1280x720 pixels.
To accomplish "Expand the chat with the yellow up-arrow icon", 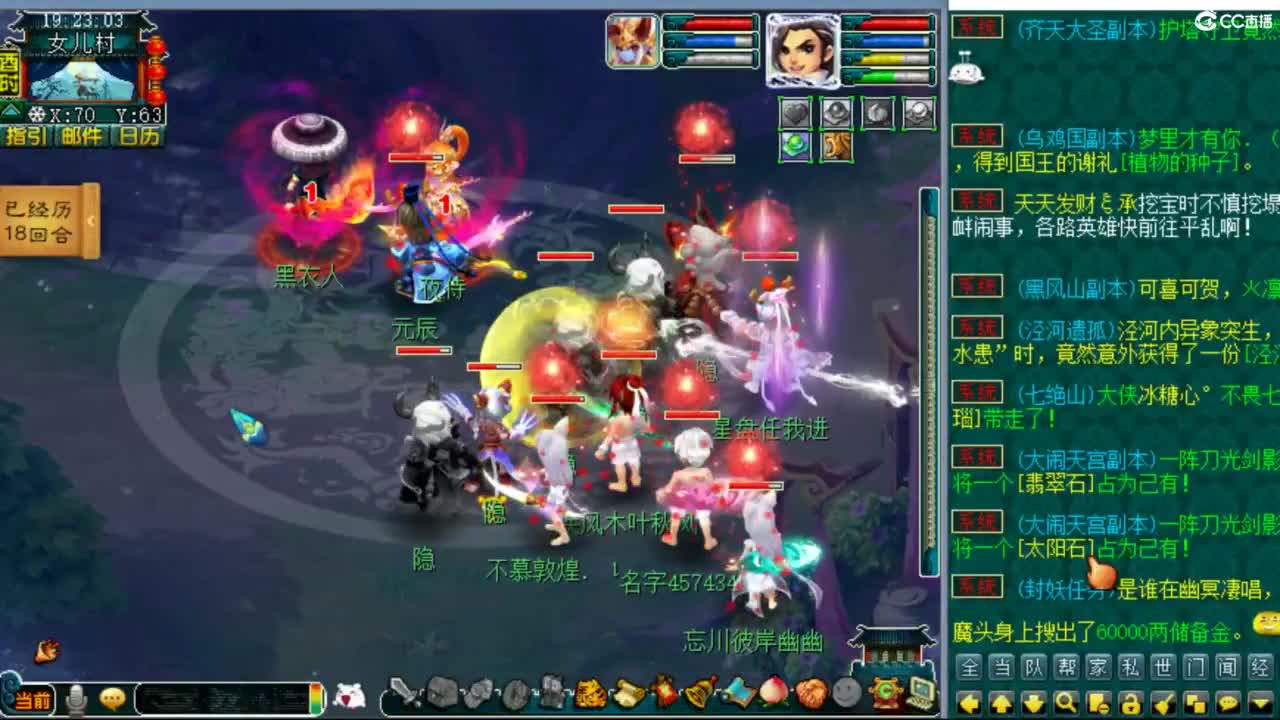I will coord(1002,701).
